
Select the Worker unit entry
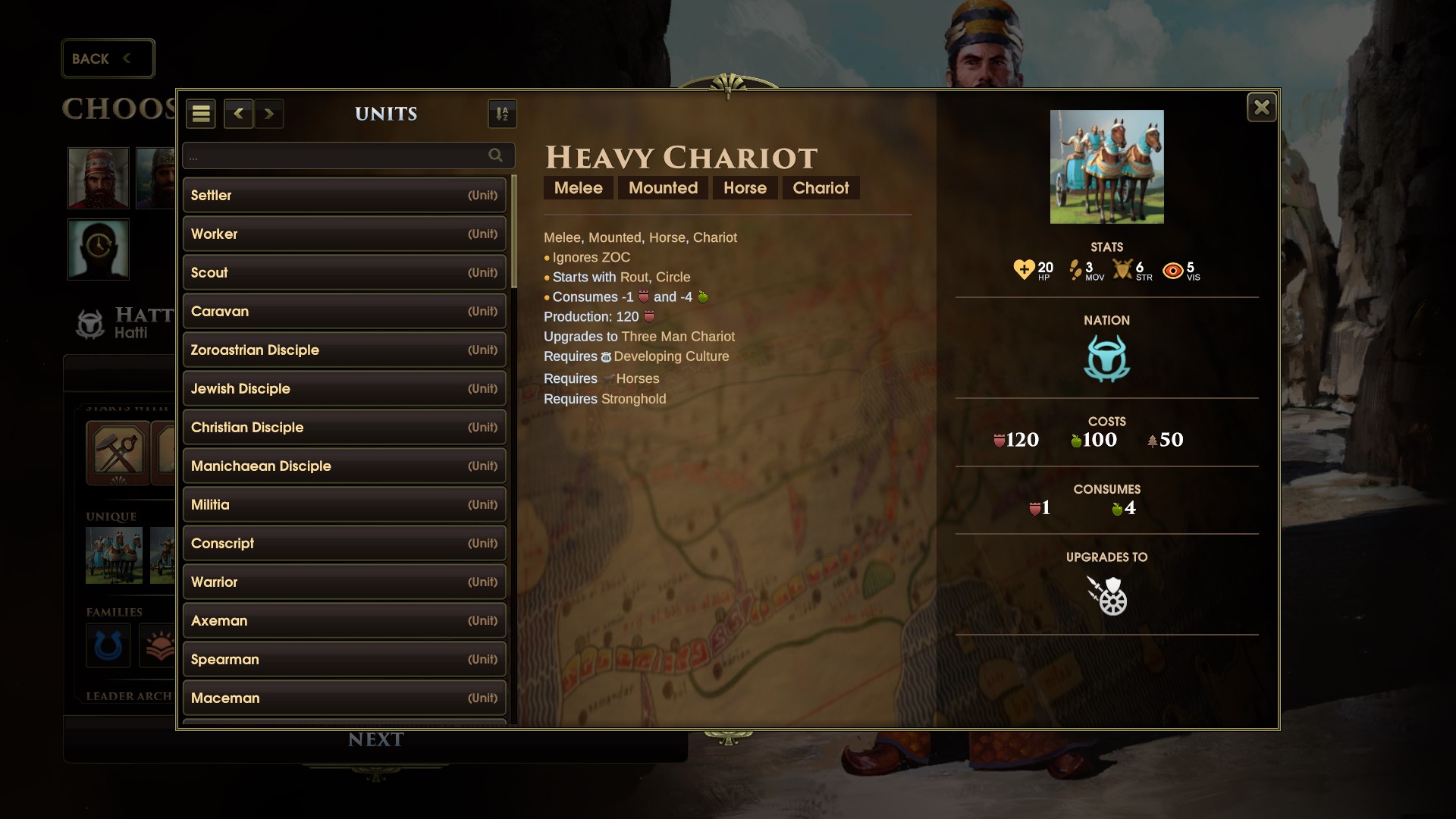point(344,234)
